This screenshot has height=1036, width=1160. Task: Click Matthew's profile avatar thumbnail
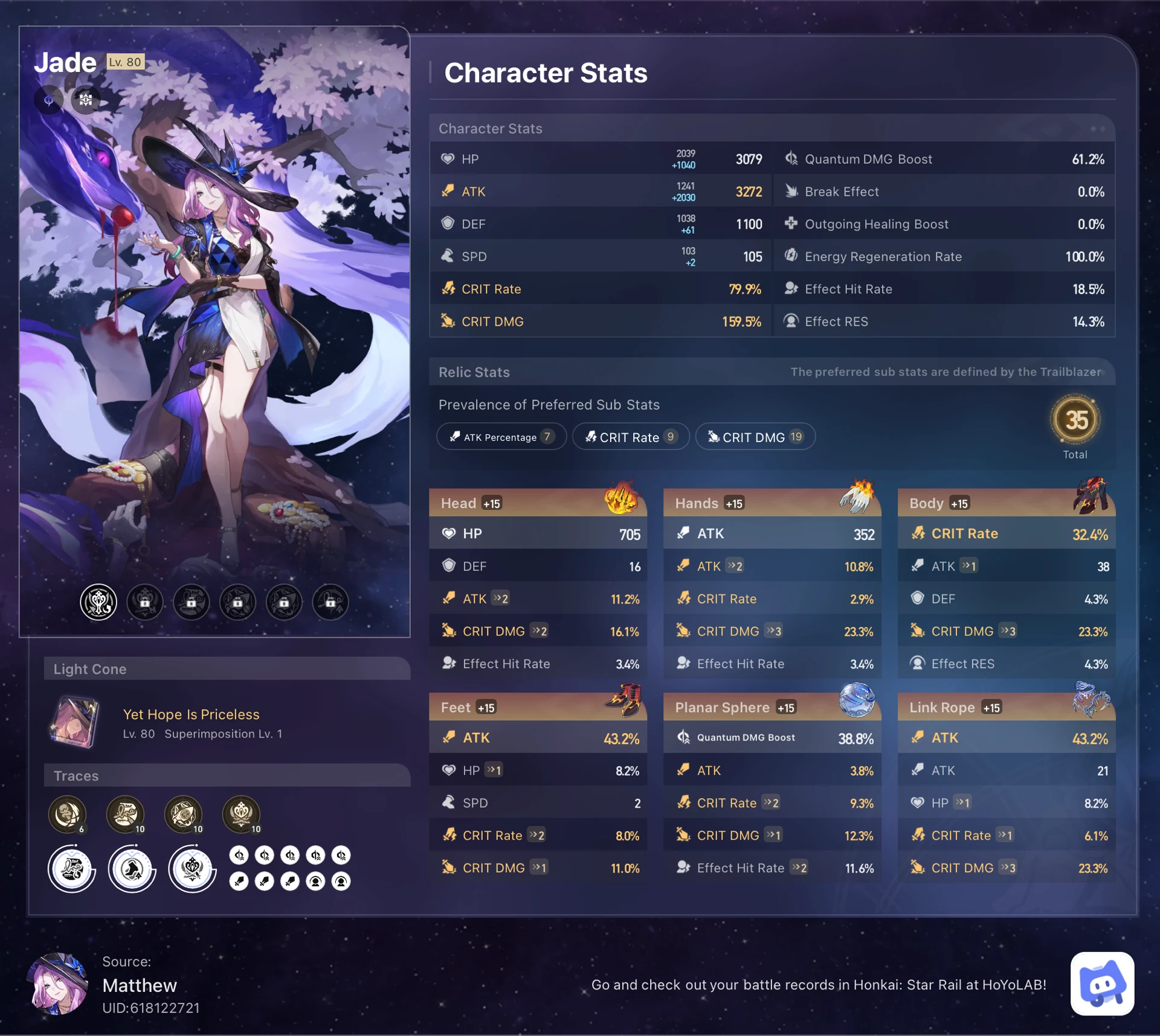(59, 985)
